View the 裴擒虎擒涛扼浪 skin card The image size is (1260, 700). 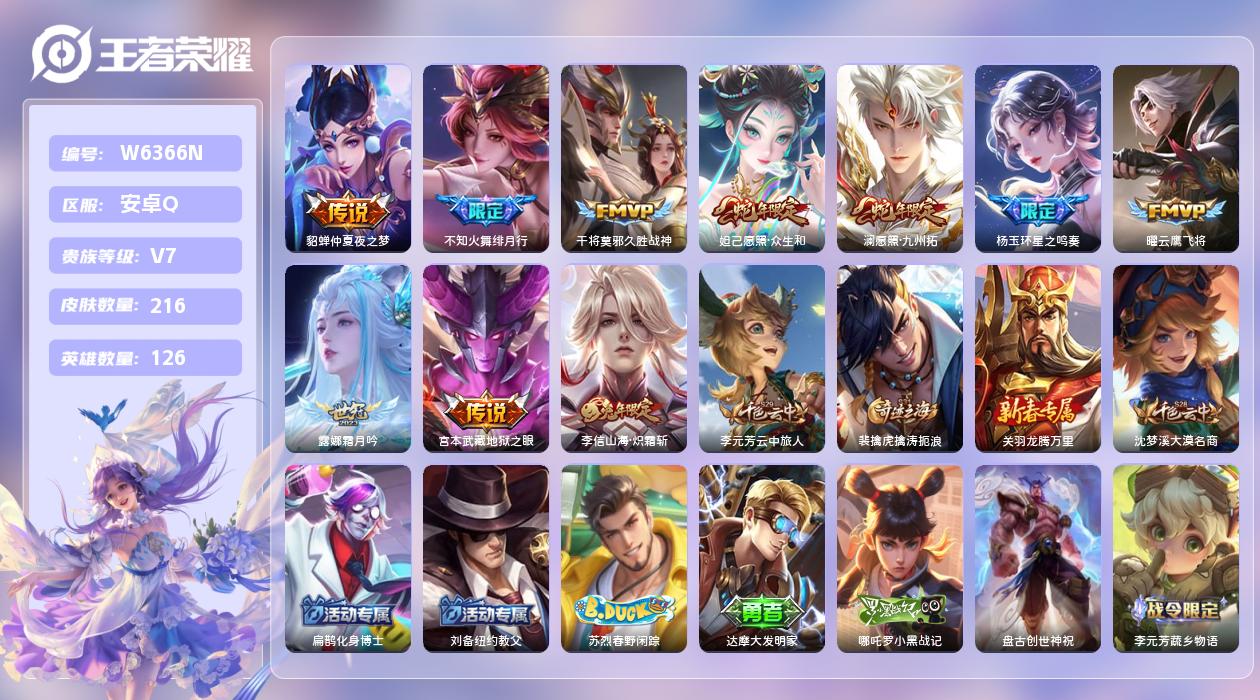coord(899,358)
